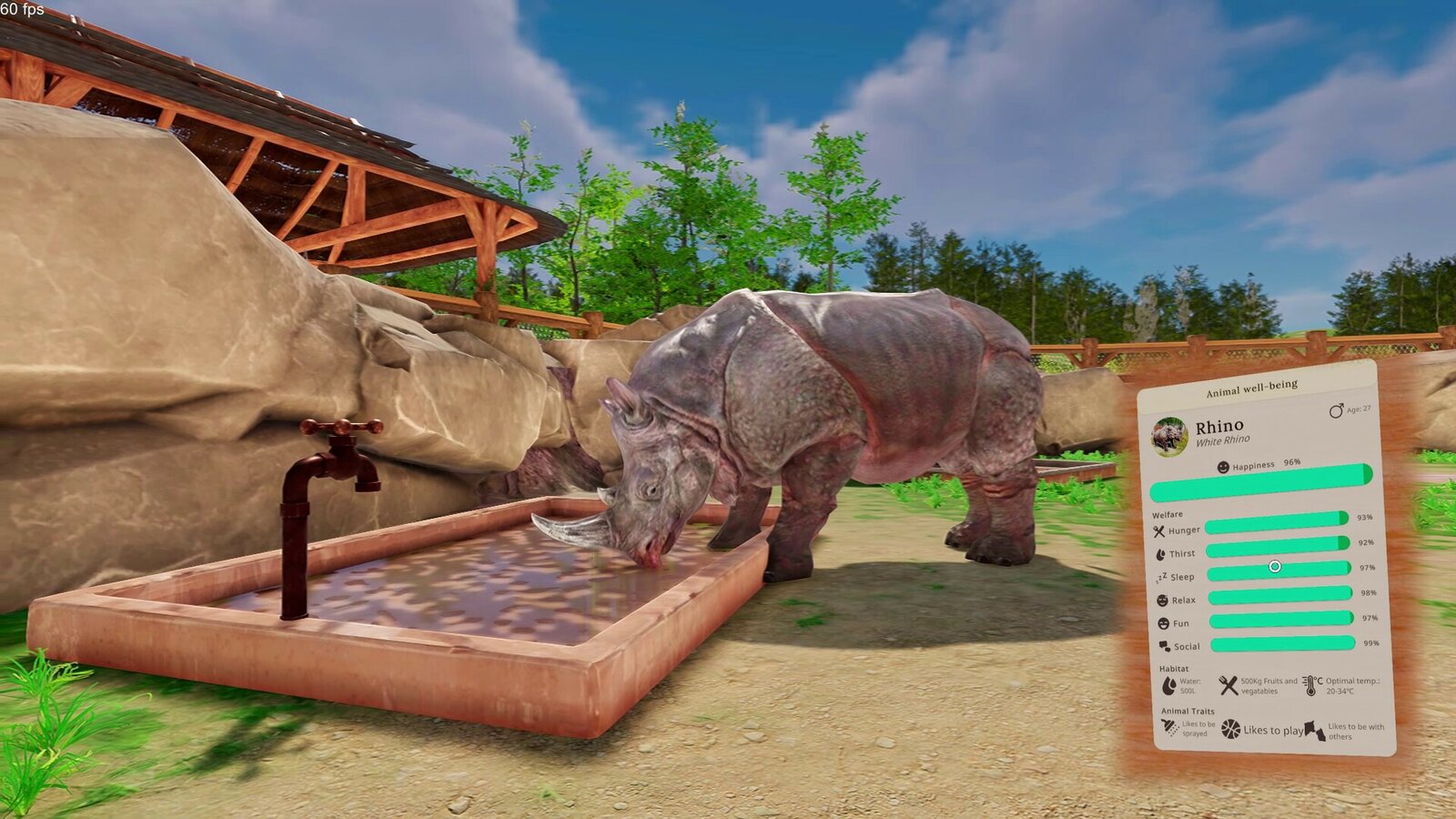The width and height of the screenshot is (1456, 819).
Task: Click the Social speech-bubbles icon
Action: (1164, 645)
